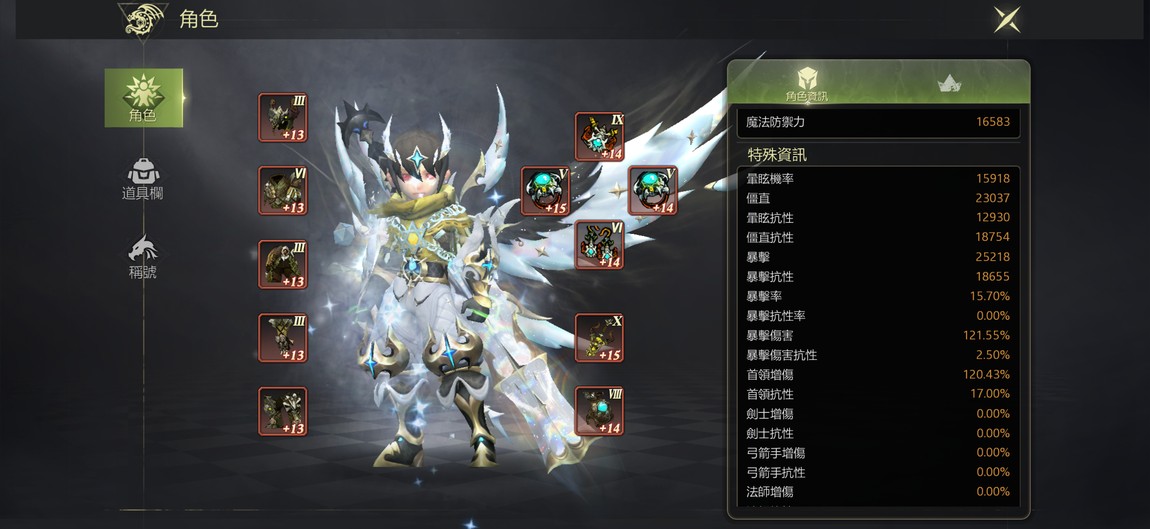
Task: Switch to the crown icon tab
Action: [x=949, y=84]
